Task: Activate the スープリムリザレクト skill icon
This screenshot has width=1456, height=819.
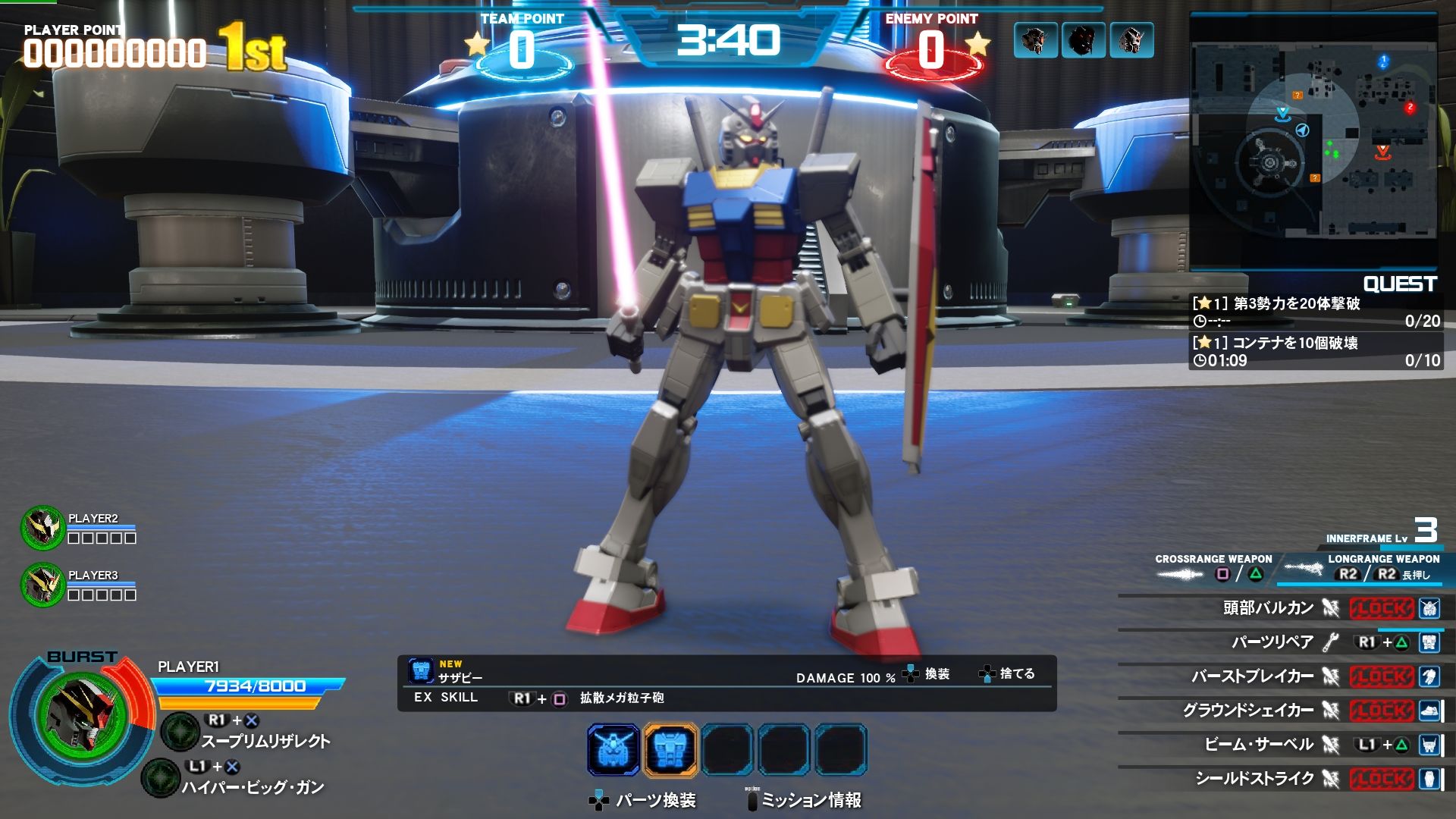Action: point(180,731)
